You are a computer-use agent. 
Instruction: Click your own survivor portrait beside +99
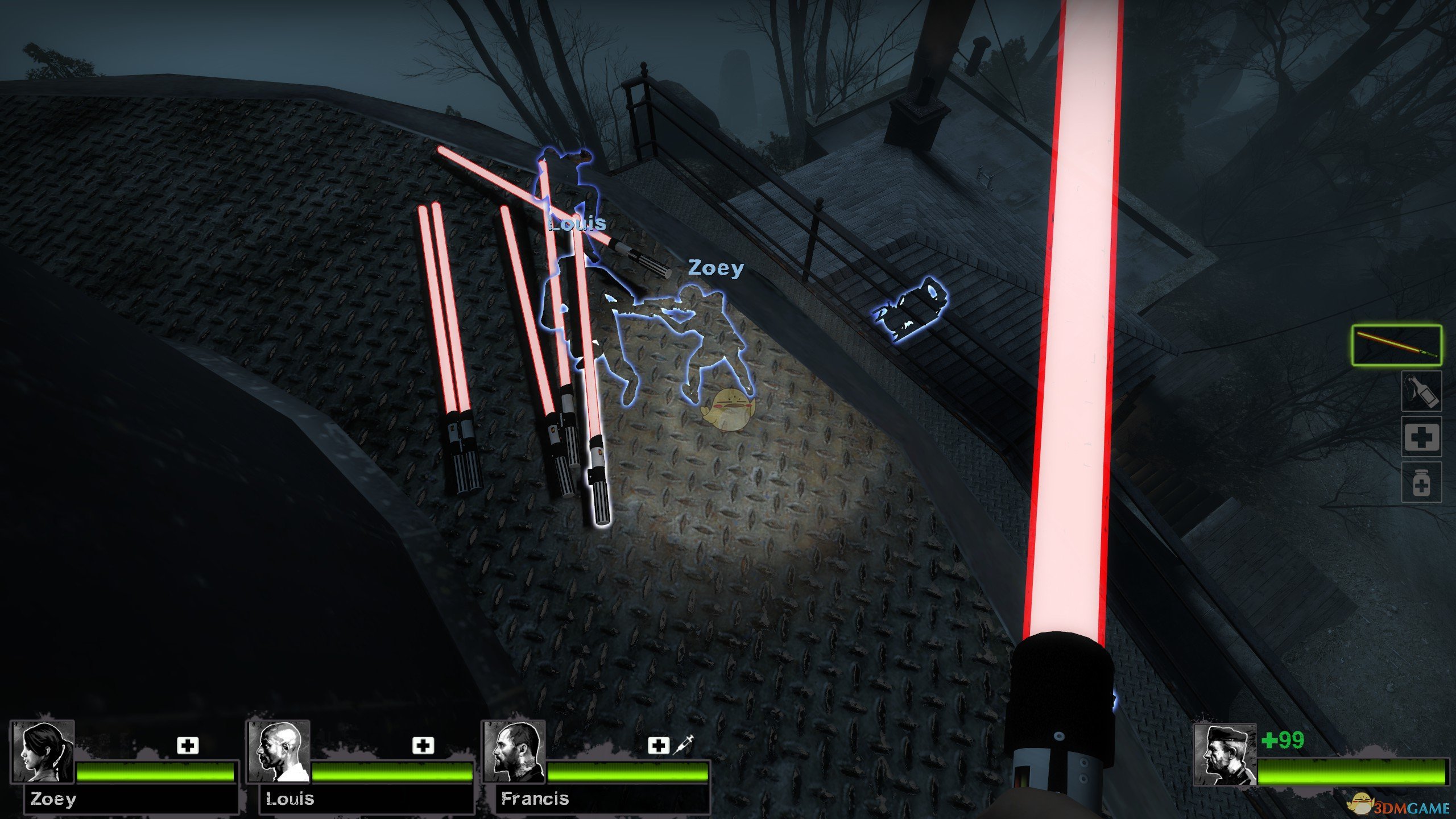click(x=1225, y=755)
